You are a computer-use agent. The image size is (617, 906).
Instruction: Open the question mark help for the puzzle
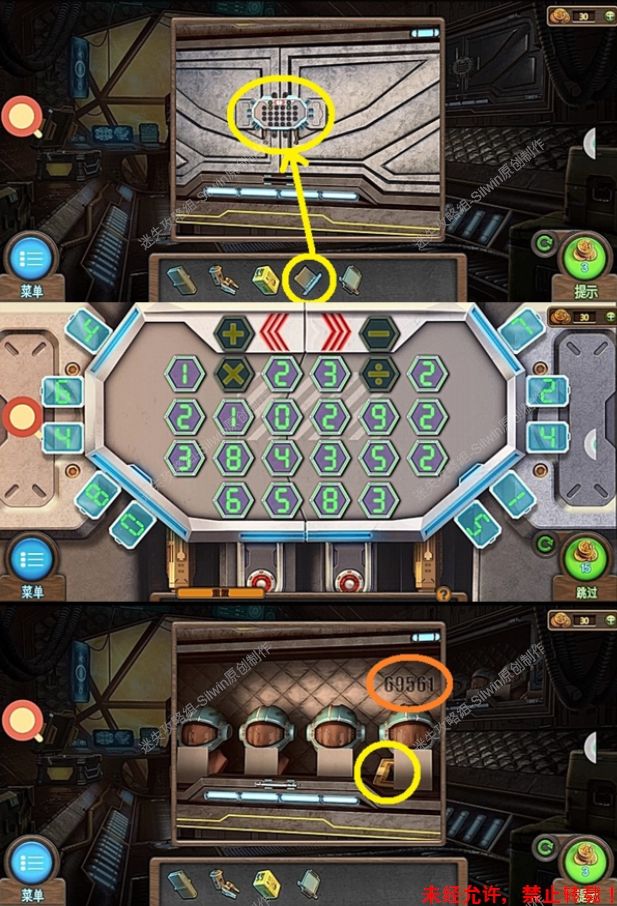pos(443,593)
